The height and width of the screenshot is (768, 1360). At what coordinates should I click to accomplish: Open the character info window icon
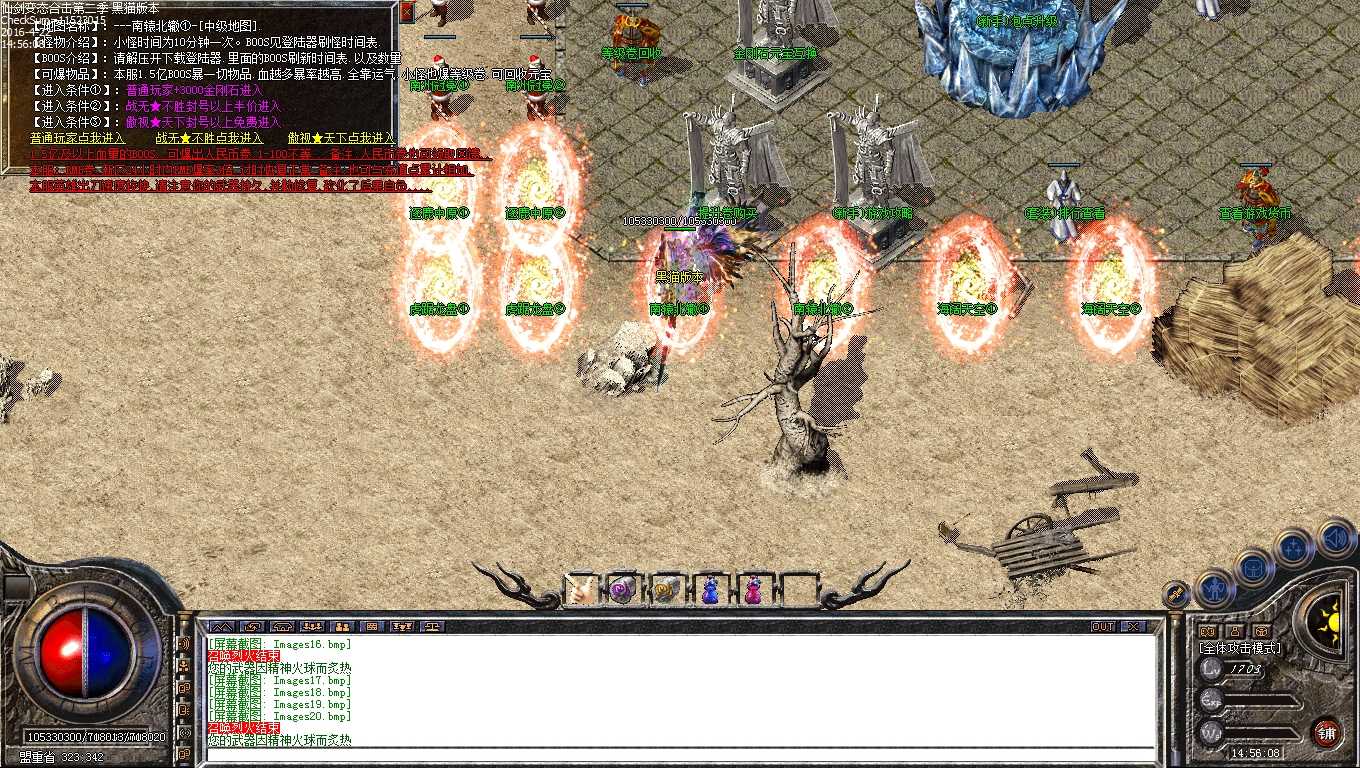point(1216,588)
